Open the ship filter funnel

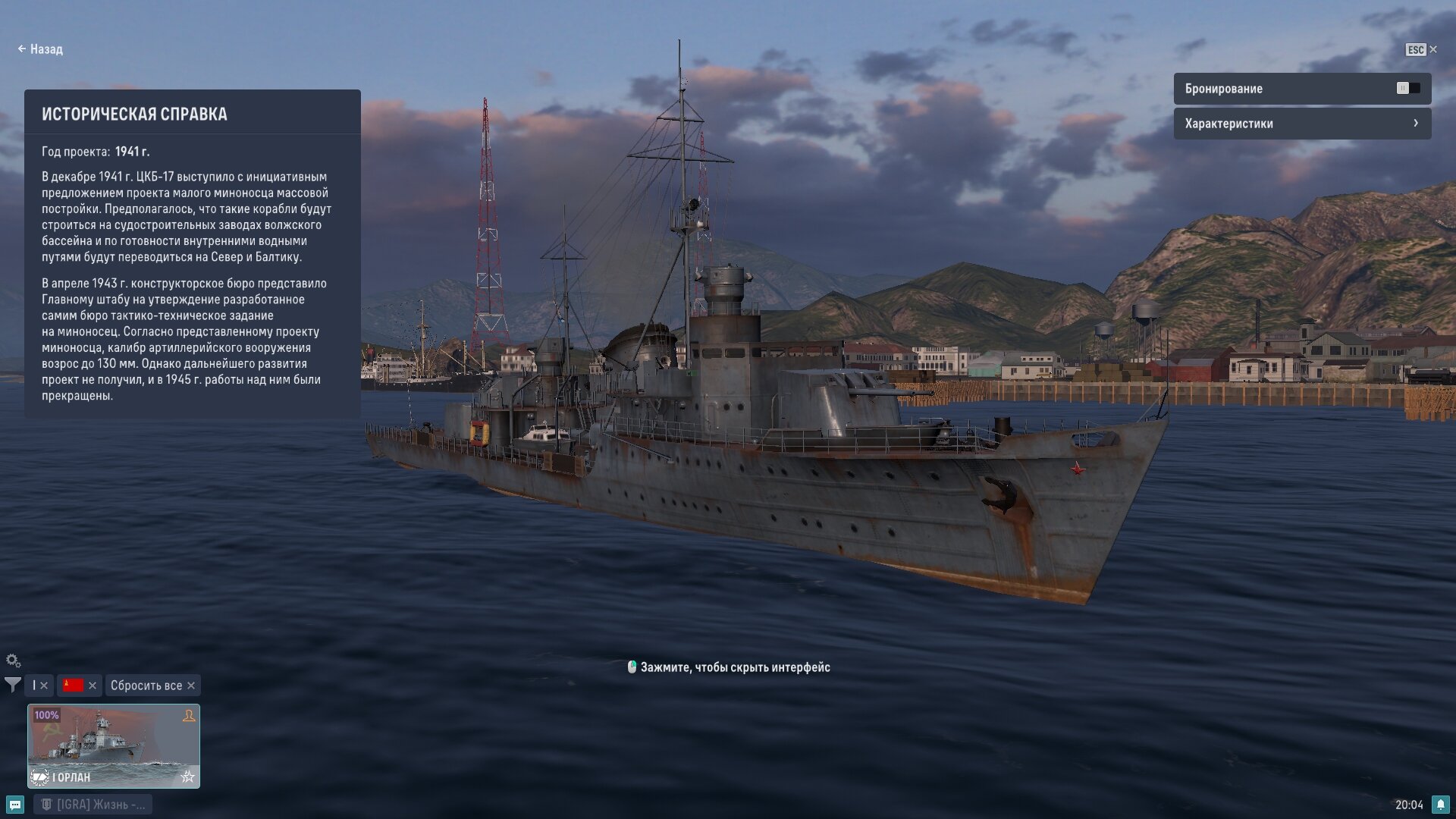click(x=13, y=685)
